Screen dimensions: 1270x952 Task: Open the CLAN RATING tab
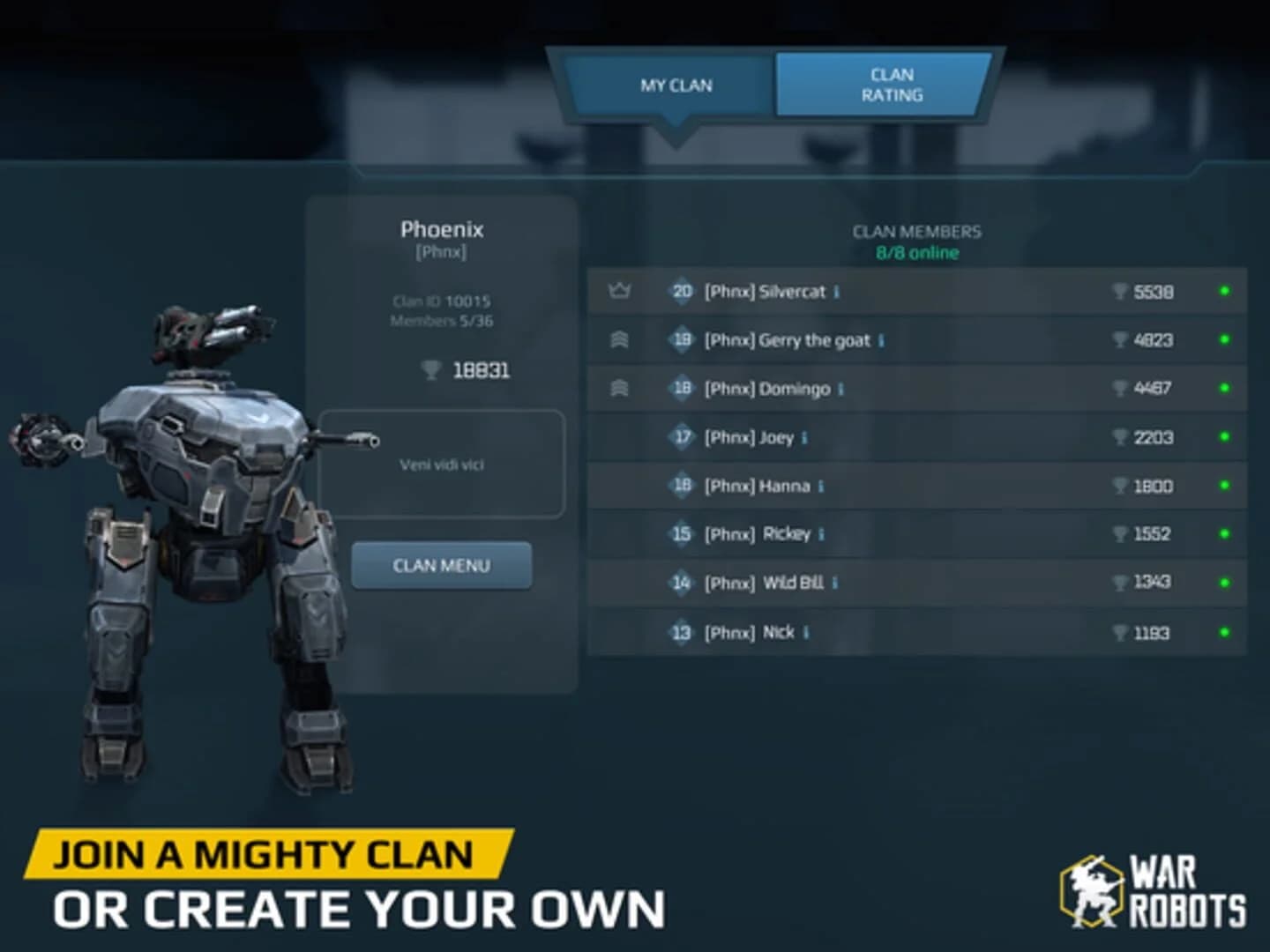[x=883, y=85]
